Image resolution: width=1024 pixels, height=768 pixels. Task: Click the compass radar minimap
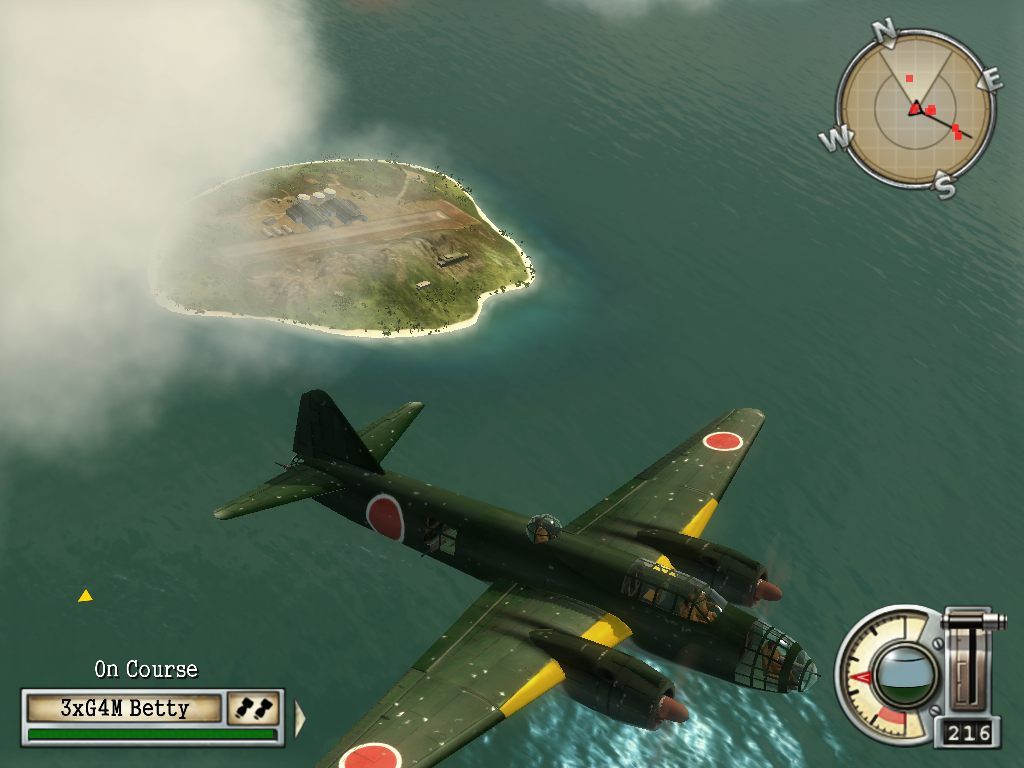914,107
